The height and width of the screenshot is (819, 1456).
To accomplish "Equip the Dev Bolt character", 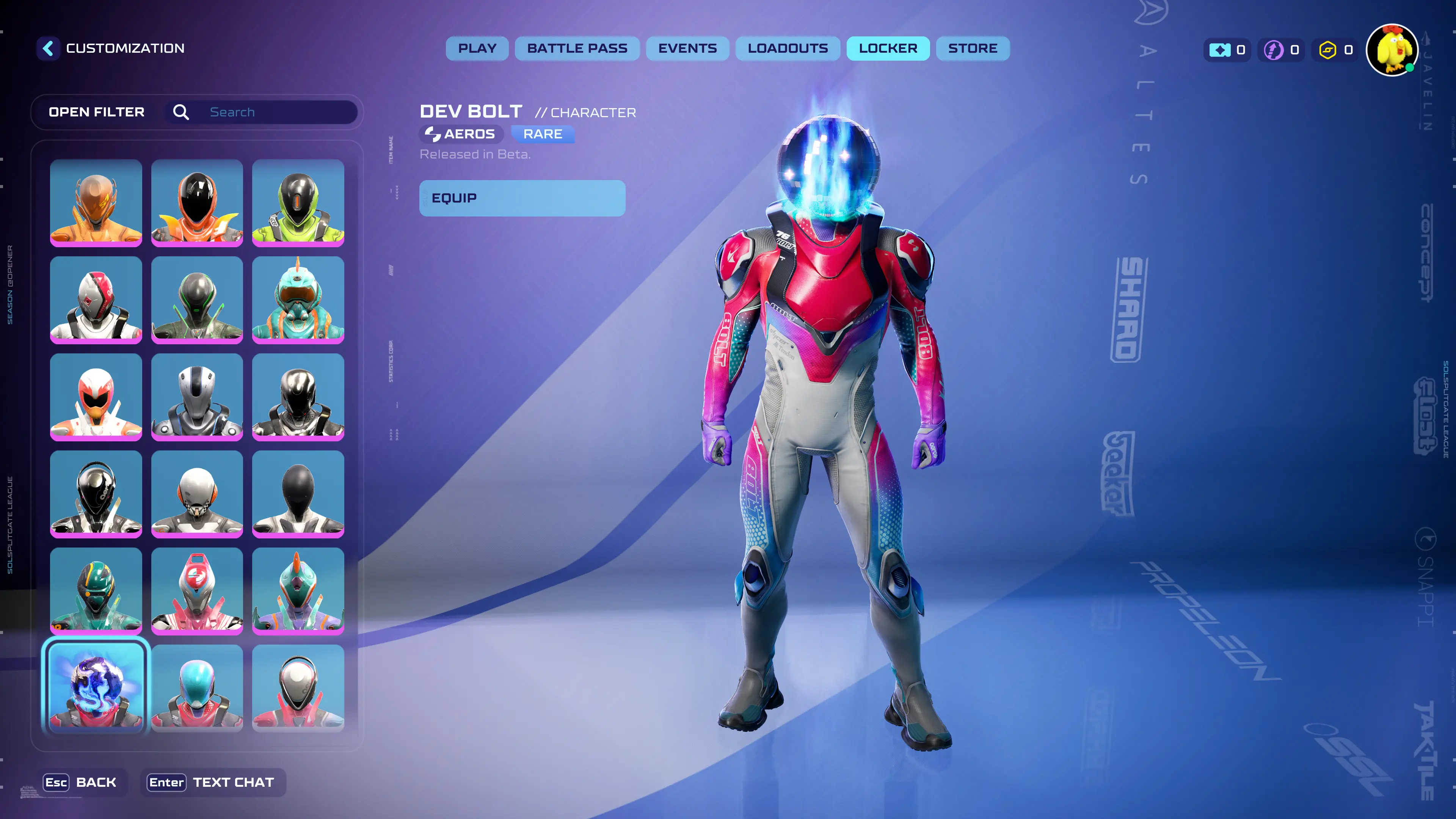I will coord(522,198).
